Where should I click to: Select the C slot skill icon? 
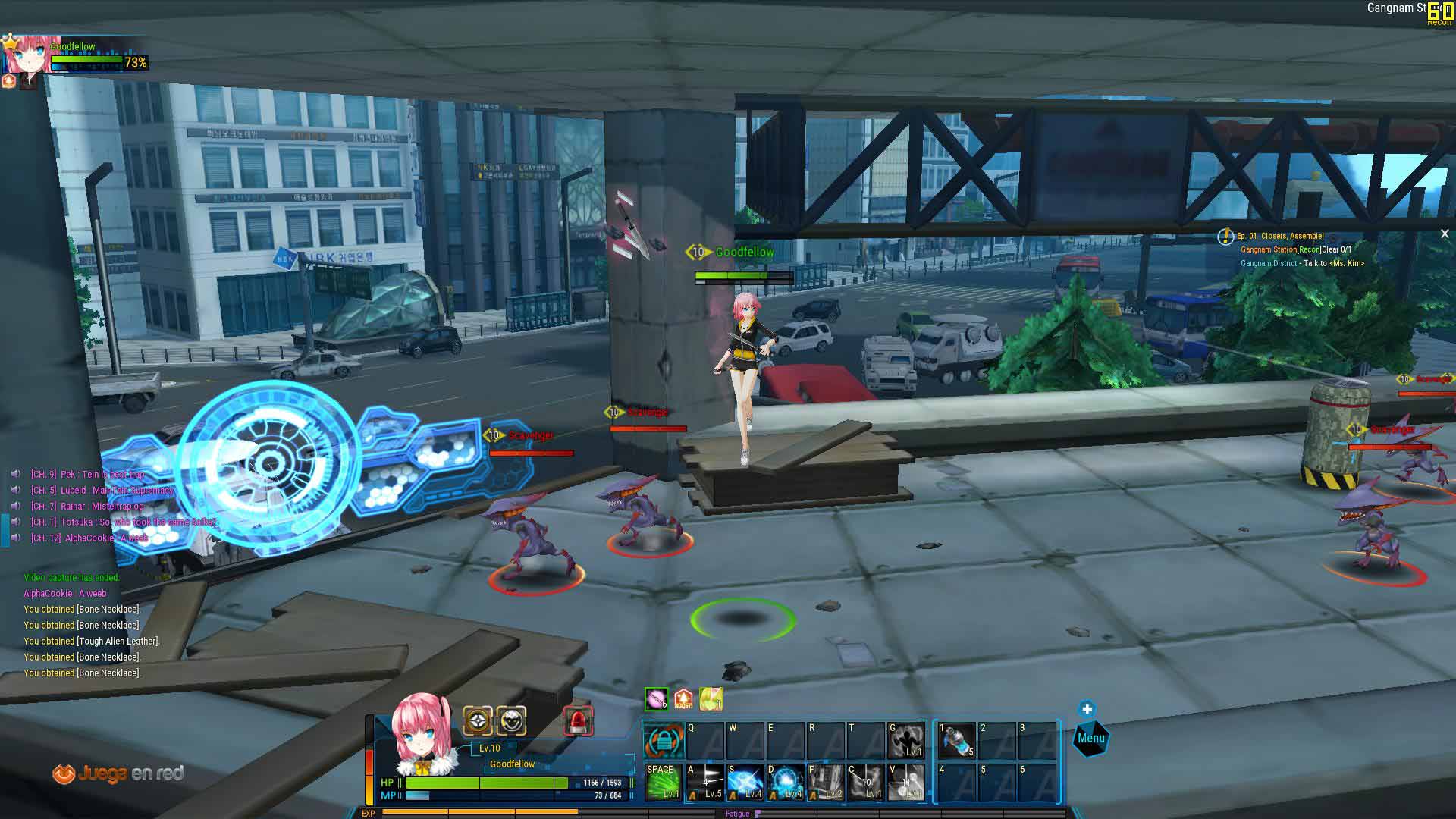[866, 782]
